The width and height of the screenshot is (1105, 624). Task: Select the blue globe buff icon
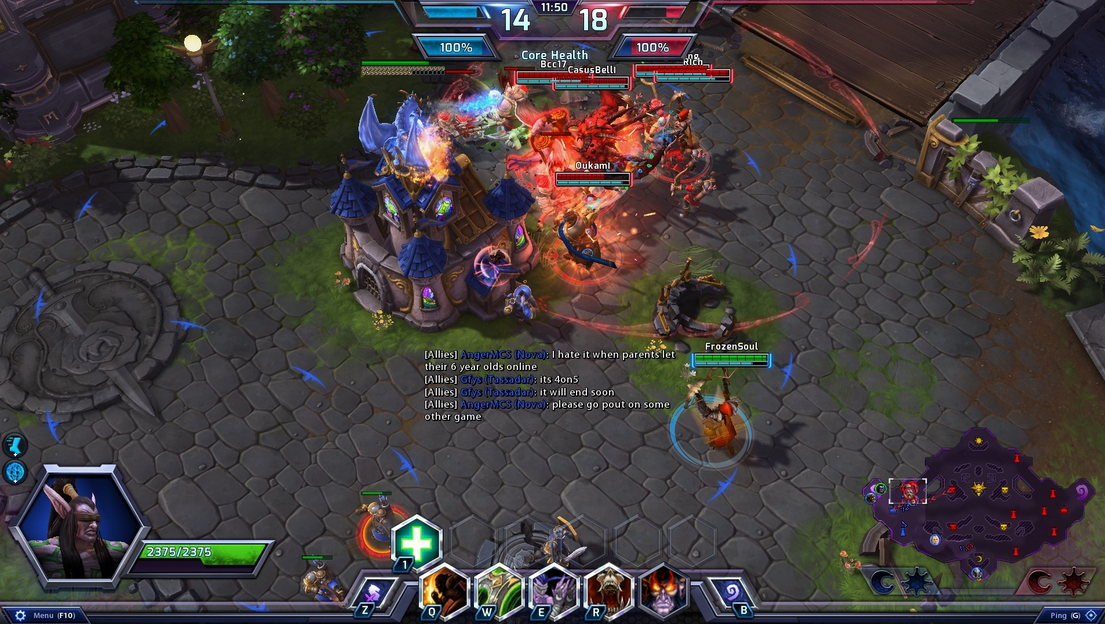(16, 472)
